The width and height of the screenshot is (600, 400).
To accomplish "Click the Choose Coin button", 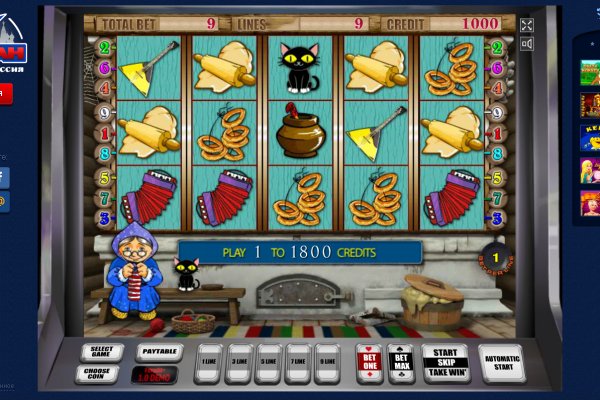I will 96,374.
